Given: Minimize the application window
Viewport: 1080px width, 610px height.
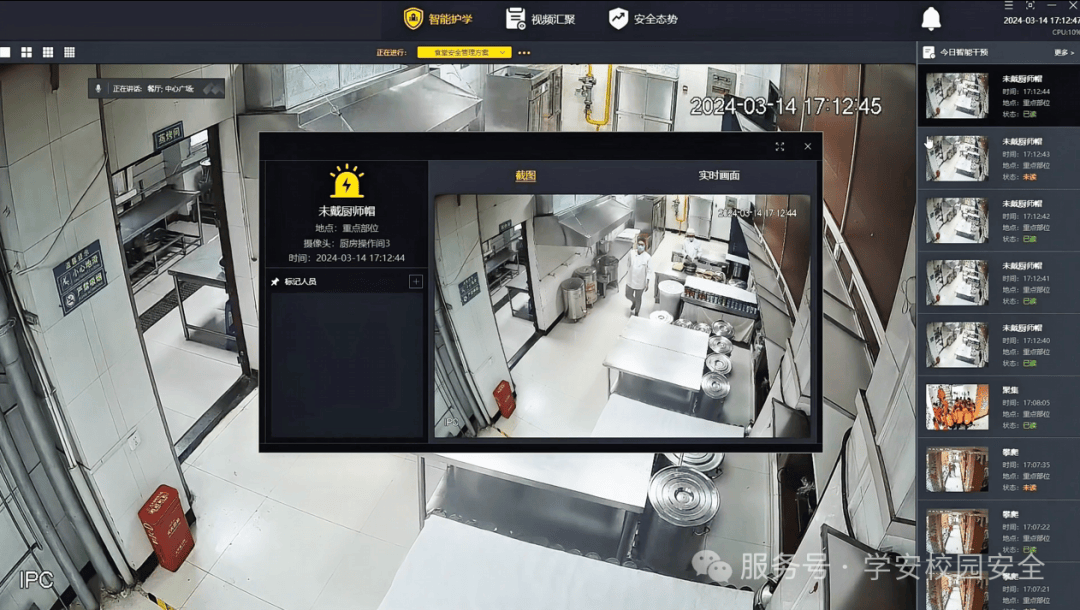Looking at the screenshot, I should tap(1051, 6).
